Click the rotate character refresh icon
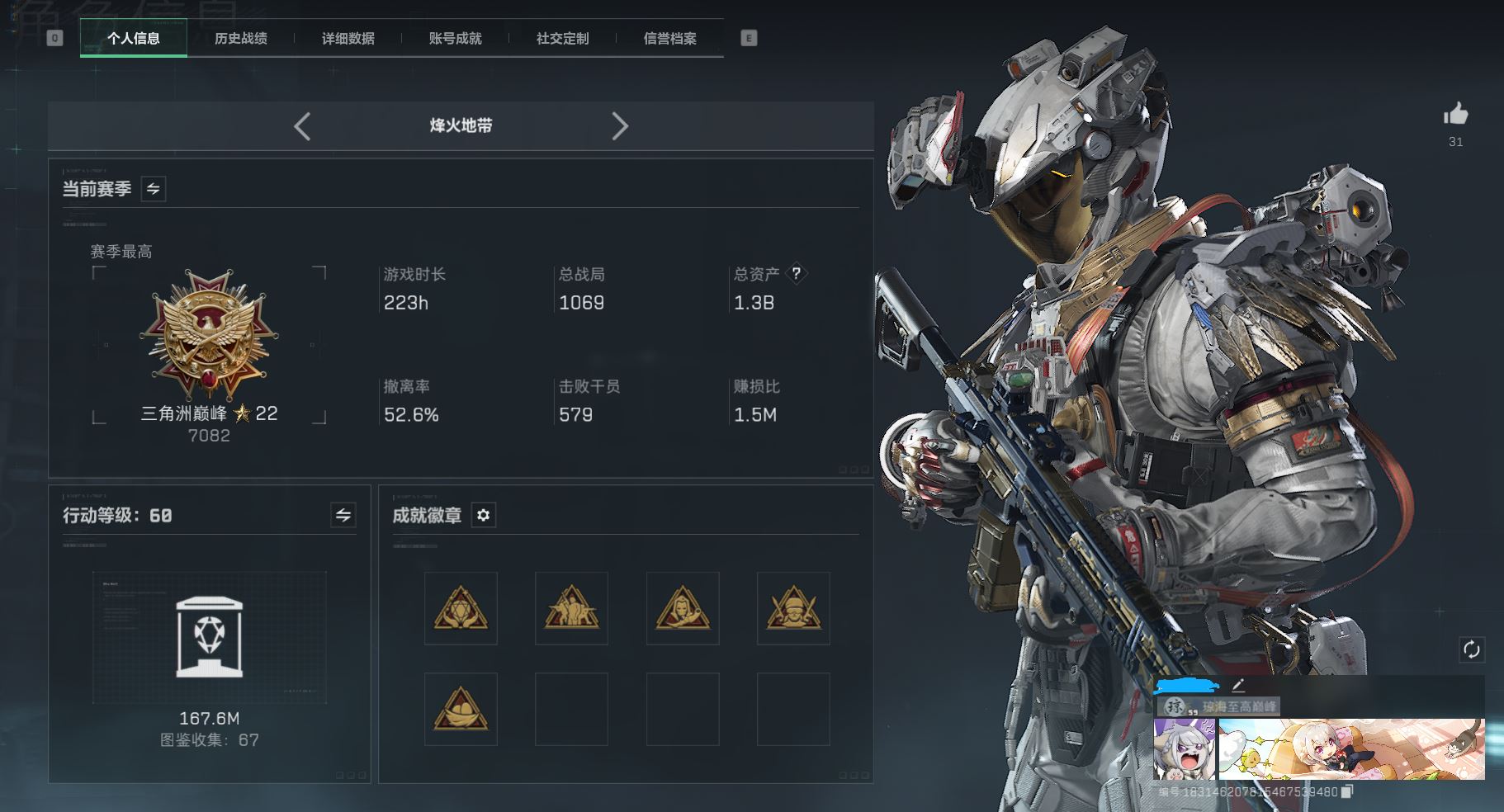The image size is (1504, 812). [x=1471, y=649]
